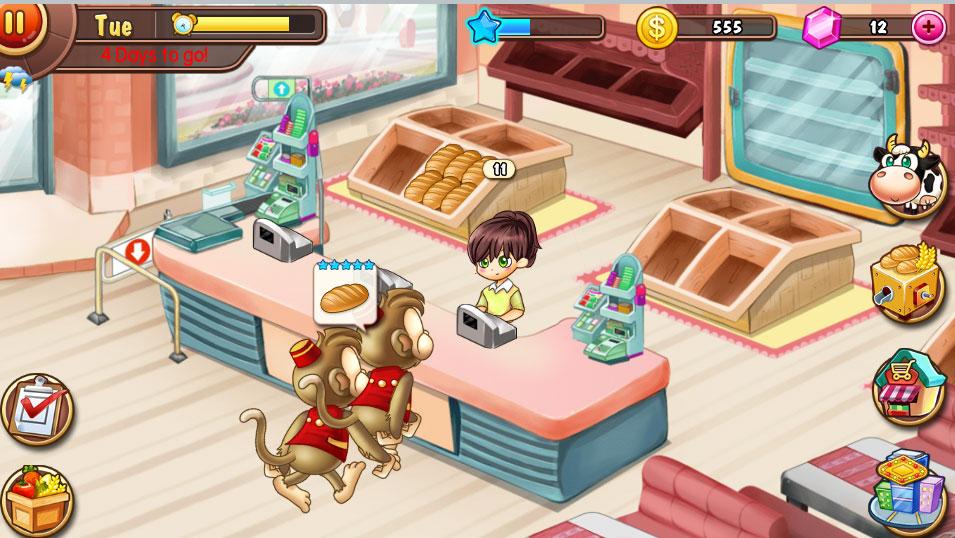955x538 pixels.
Task: Open the fruit and vegetable crate inventory
Action: (36, 499)
